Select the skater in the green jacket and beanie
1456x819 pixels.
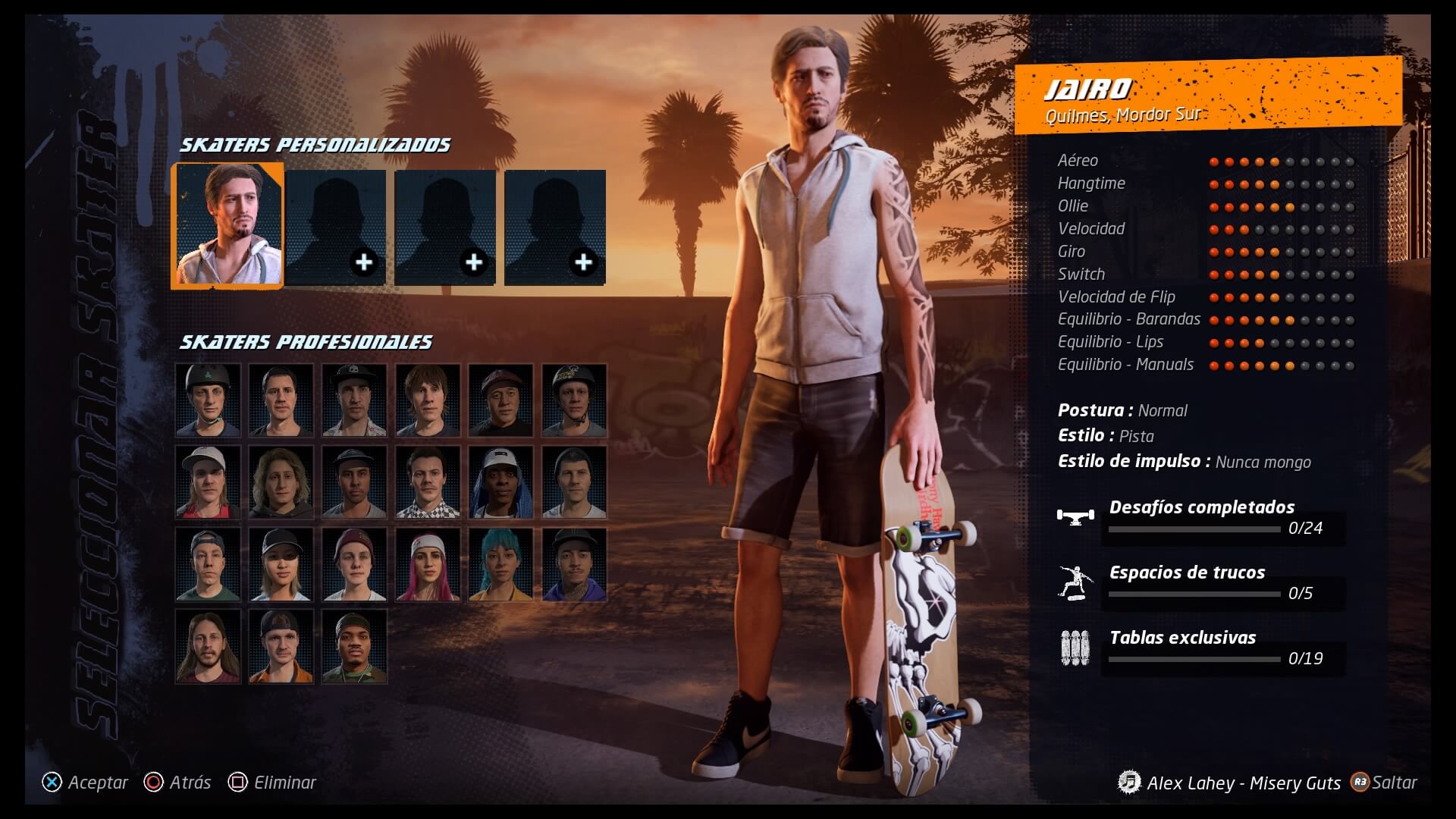point(354,646)
